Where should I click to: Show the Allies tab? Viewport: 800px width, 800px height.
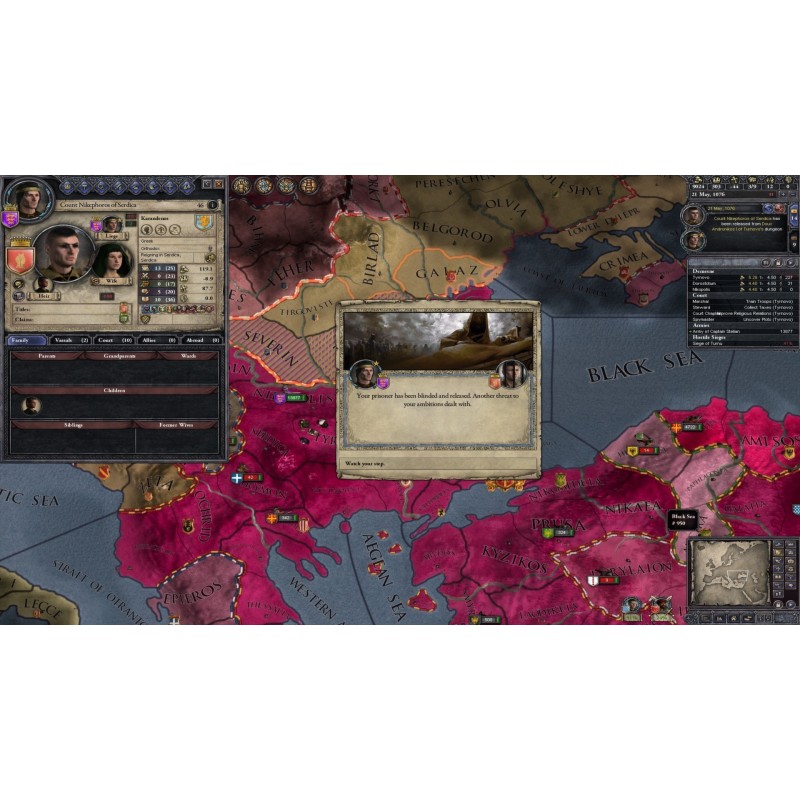point(154,340)
